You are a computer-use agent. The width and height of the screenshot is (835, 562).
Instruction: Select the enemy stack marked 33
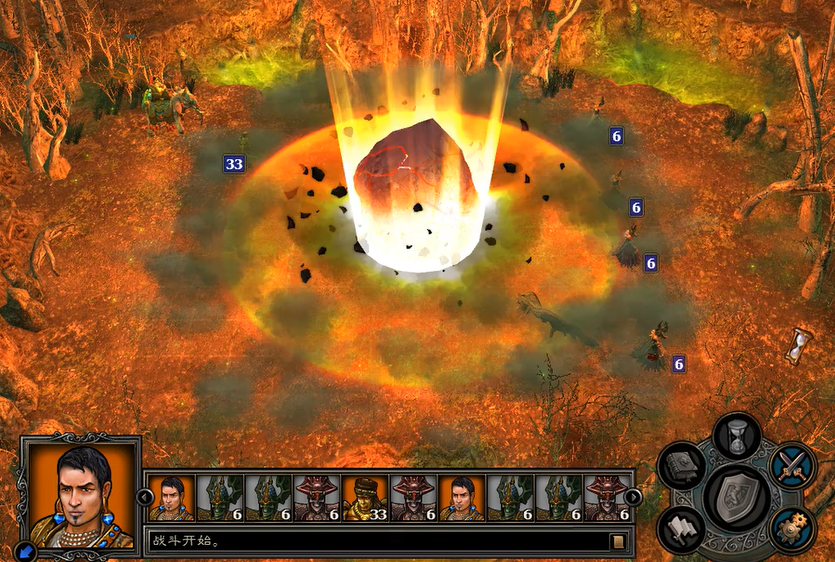tap(234, 164)
